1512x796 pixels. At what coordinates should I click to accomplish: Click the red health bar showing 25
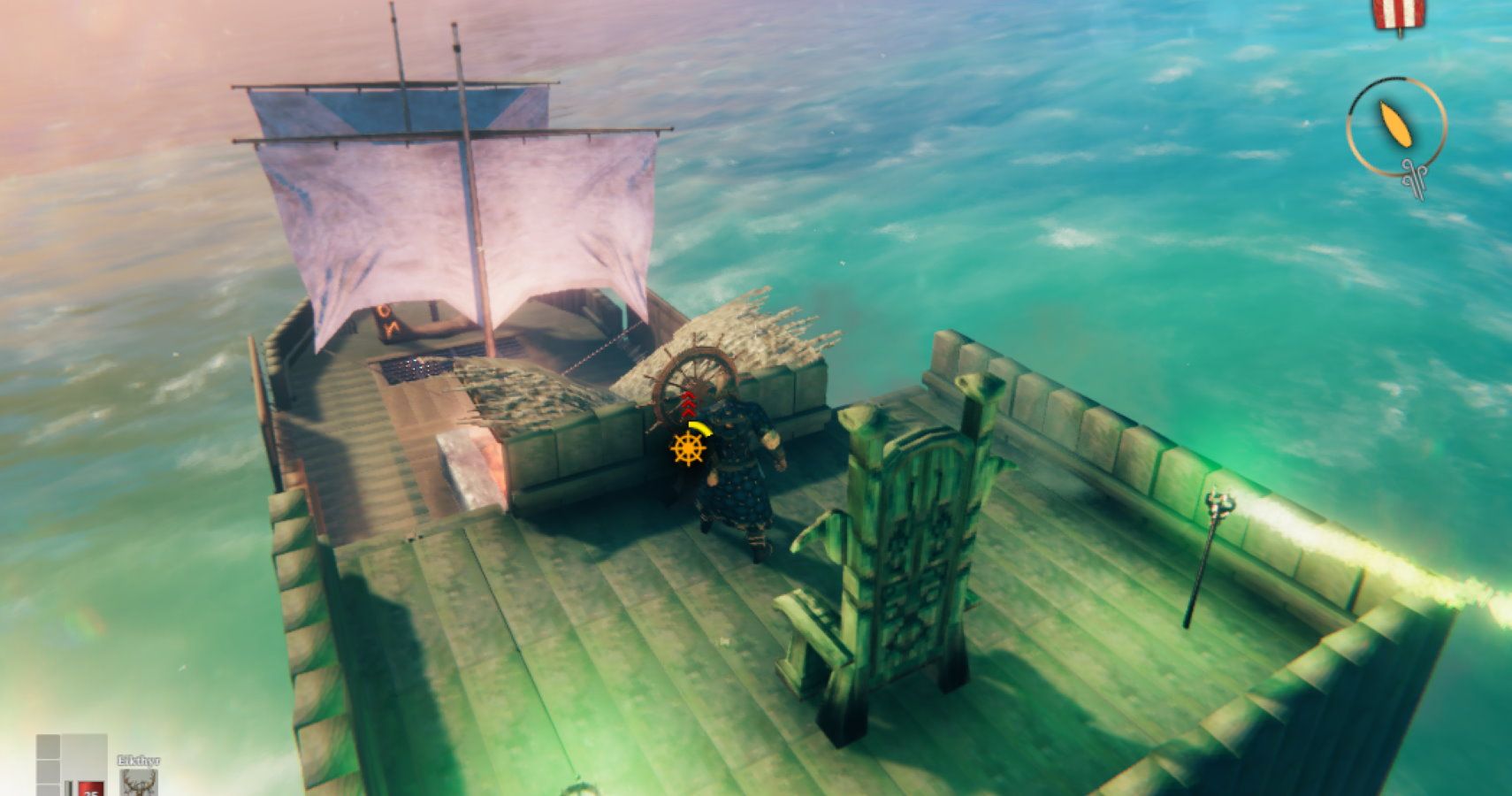[x=91, y=790]
